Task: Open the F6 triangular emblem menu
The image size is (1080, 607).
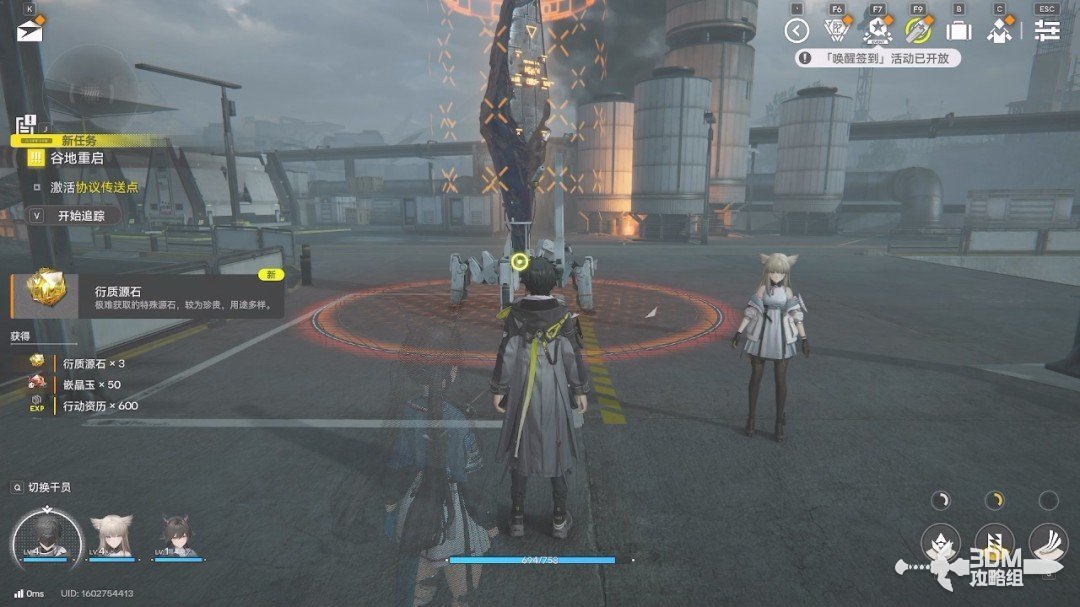Action: click(836, 30)
